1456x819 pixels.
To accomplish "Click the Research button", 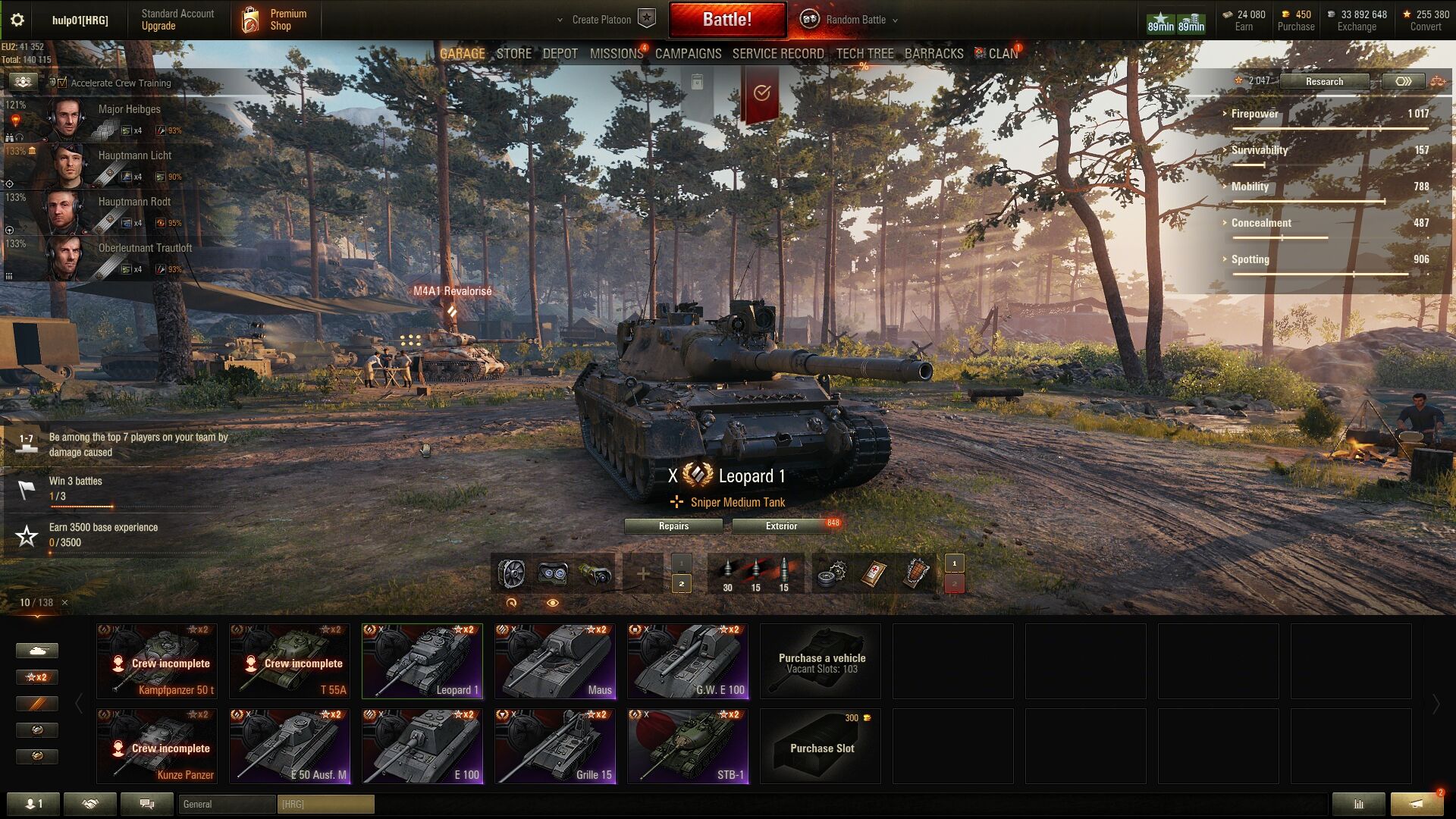I will [1324, 81].
